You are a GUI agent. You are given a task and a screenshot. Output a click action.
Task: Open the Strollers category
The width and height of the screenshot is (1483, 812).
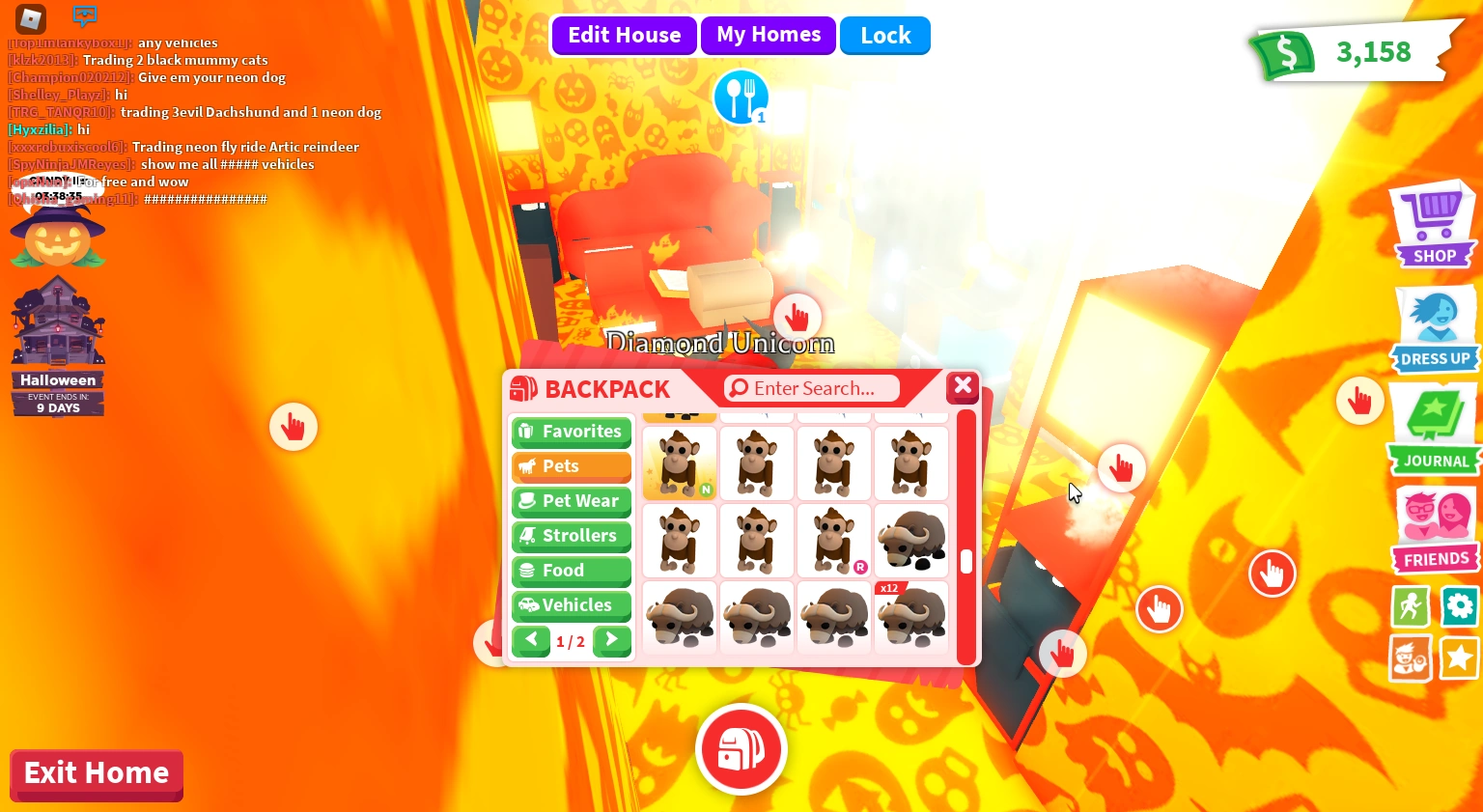(x=571, y=536)
